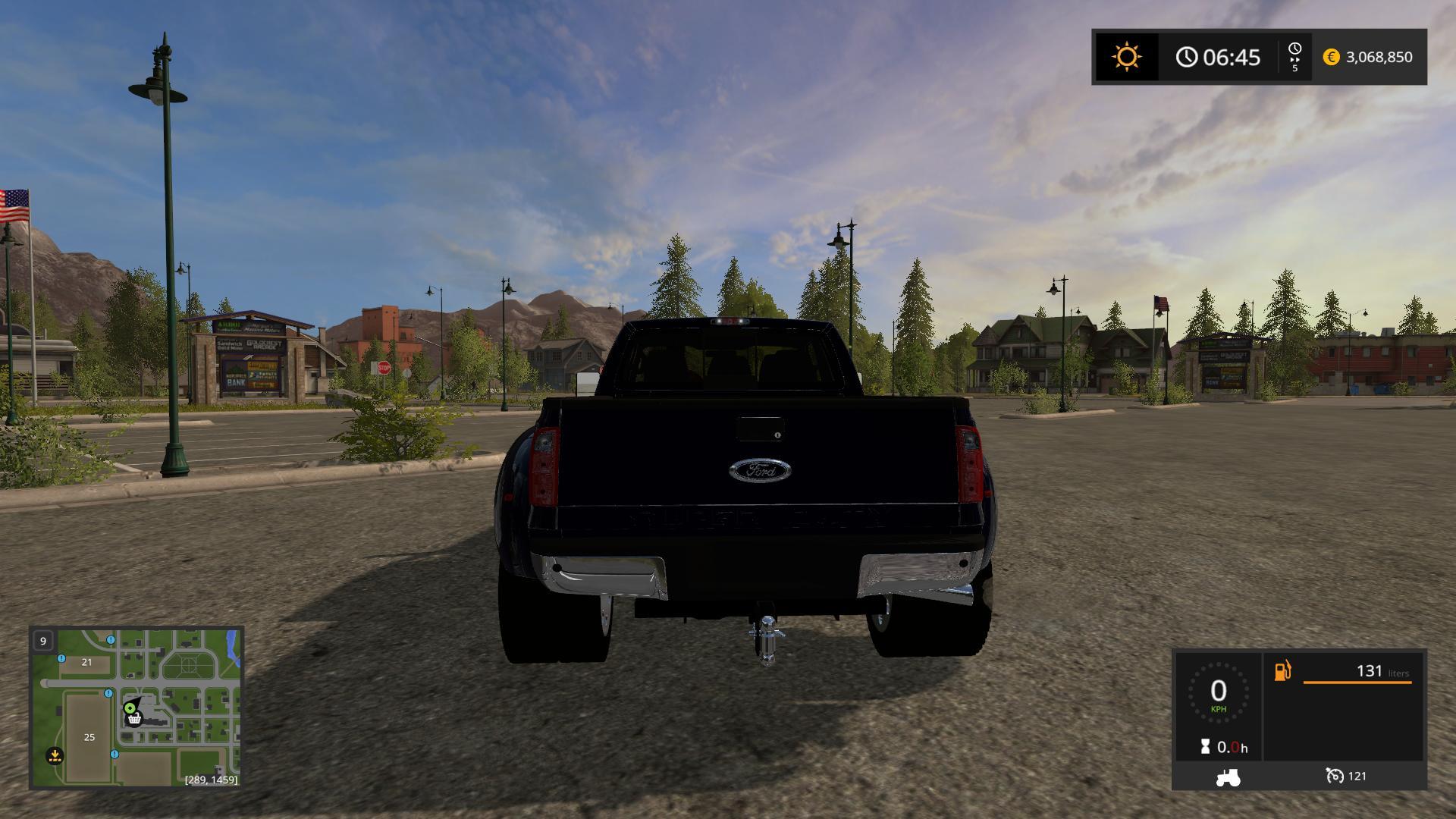Click the yellow unloading point map marker

[x=55, y=755]
